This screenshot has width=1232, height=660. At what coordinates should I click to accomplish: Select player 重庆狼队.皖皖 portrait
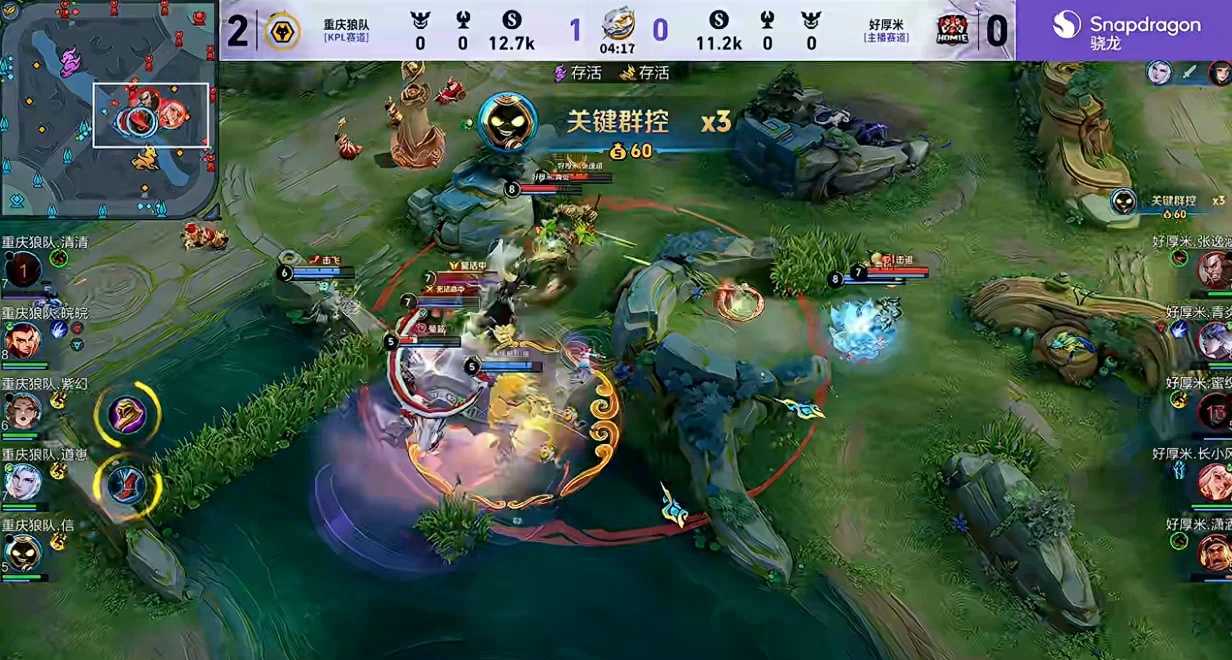click(22, 341)
